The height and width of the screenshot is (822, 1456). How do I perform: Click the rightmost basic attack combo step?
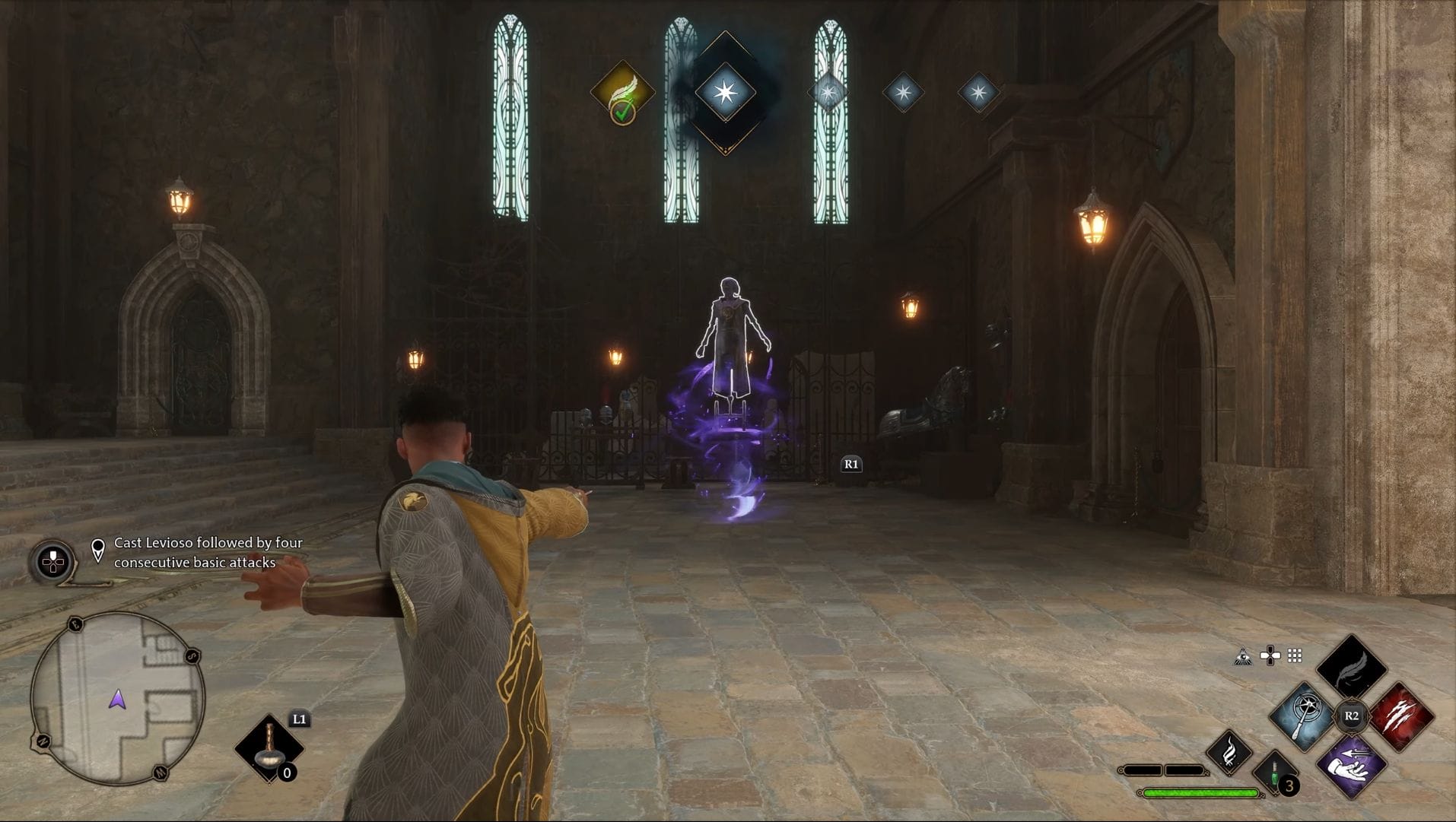point(978,93)
